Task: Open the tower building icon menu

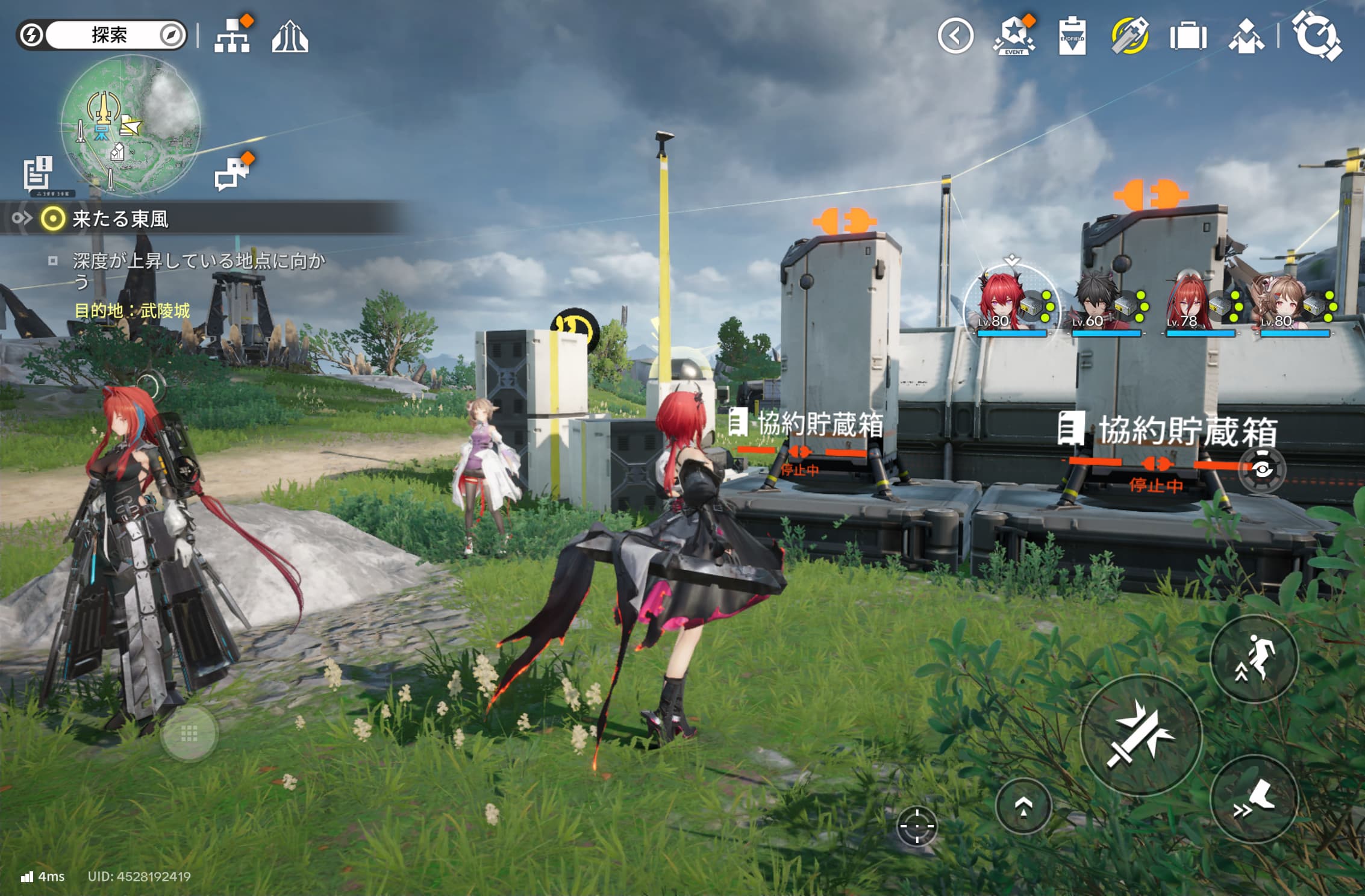Action: (290, 37)
